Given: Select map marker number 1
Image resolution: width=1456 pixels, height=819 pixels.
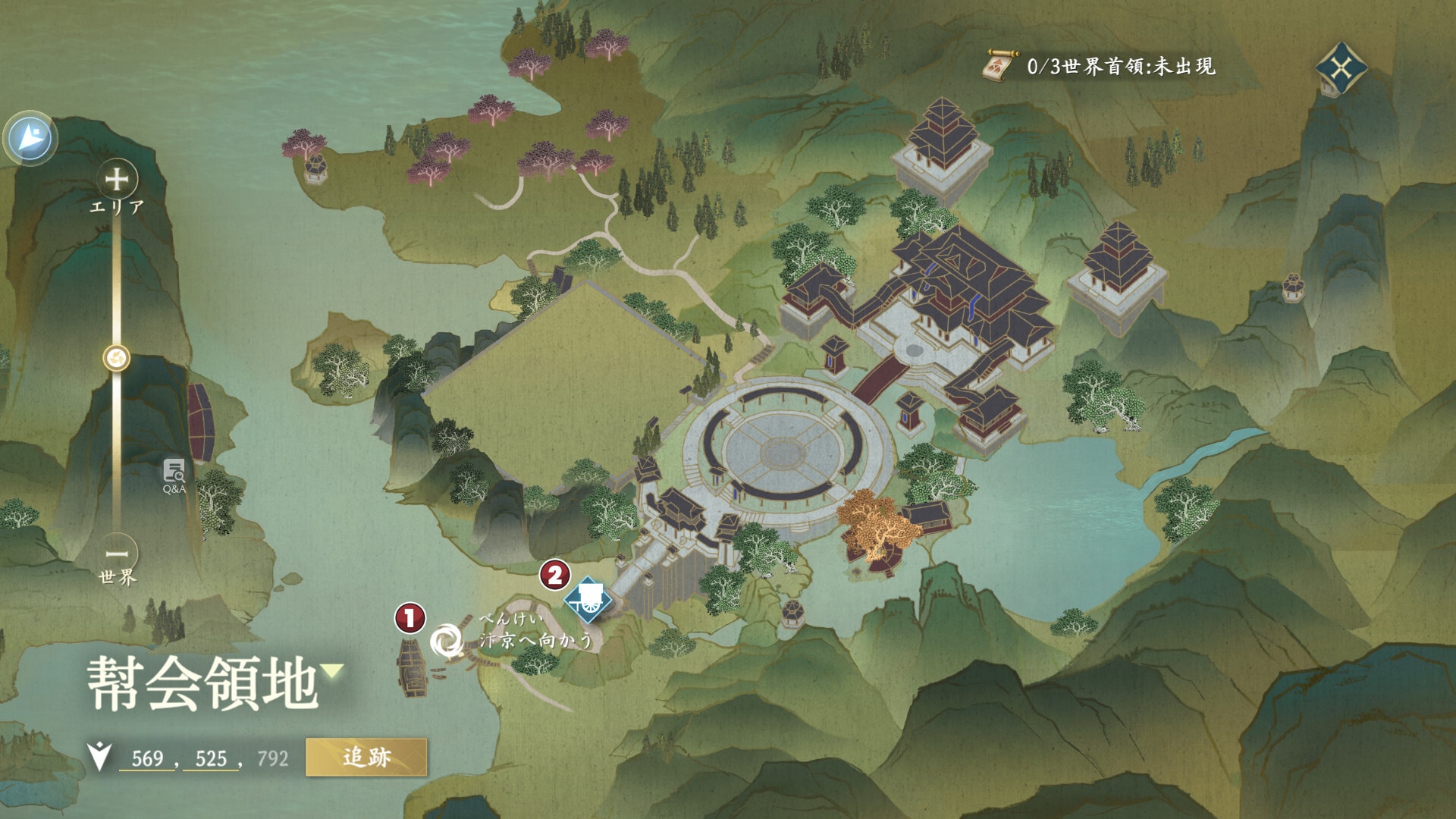Looking at the screenshot, I should [409, 618].
